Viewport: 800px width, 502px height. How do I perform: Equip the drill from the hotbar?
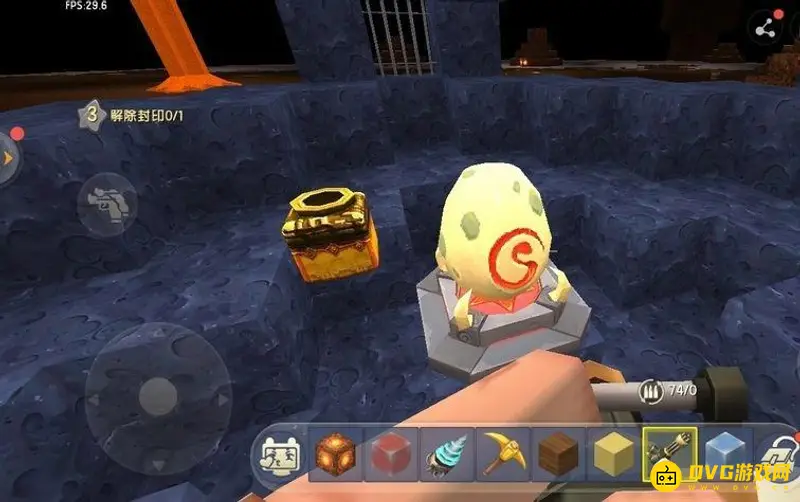445,457
